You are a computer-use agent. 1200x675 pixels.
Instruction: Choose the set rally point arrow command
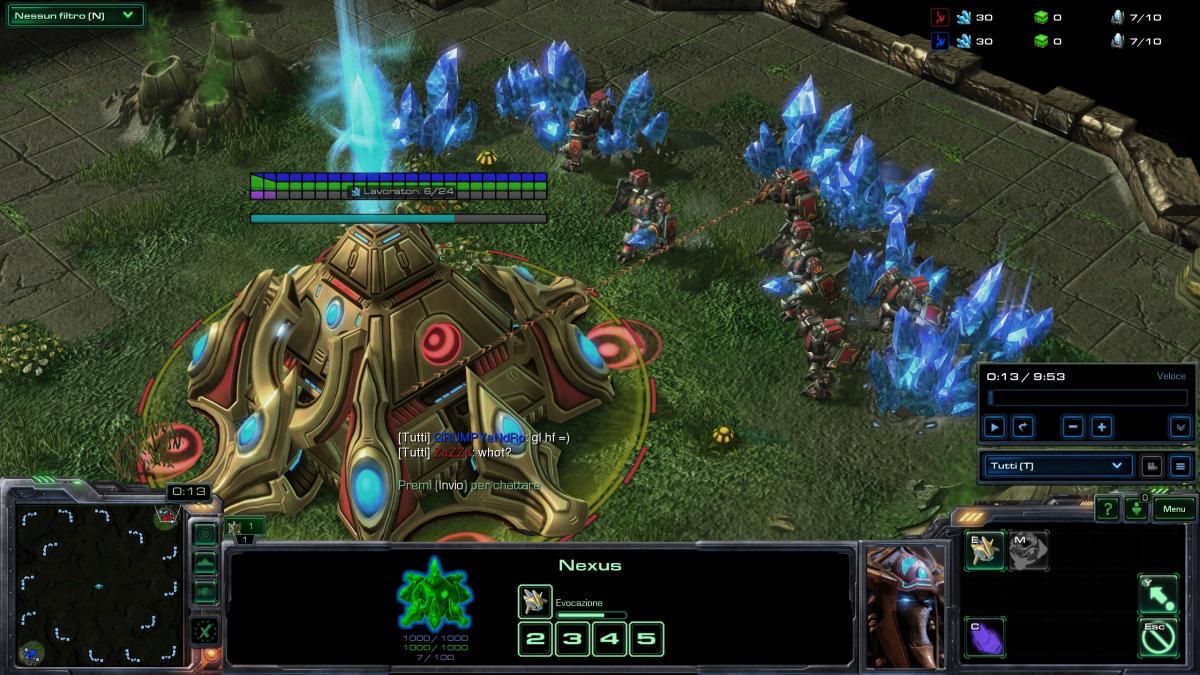[1158, 594]
